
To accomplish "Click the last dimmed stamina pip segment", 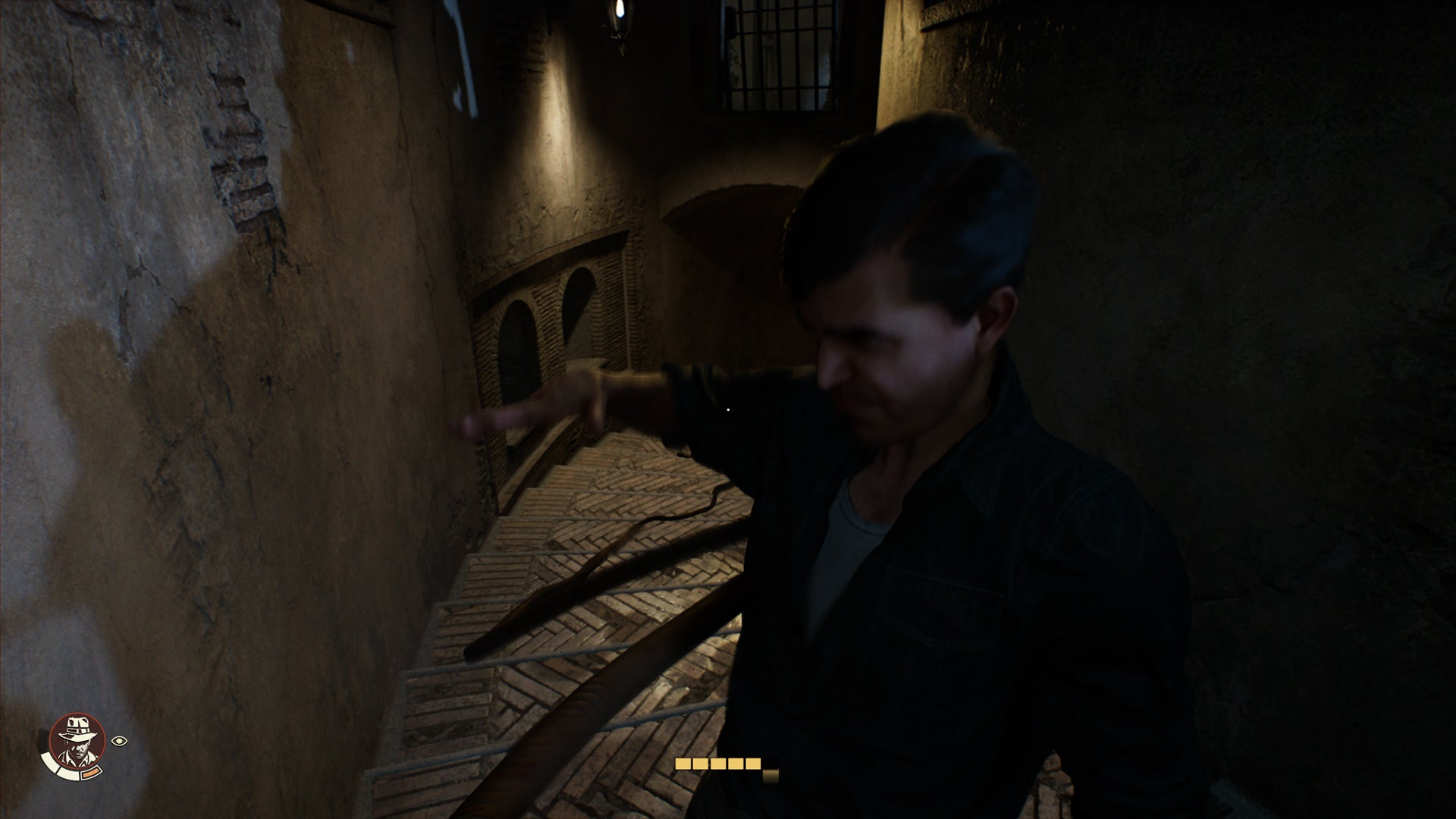I will [770, 776].
